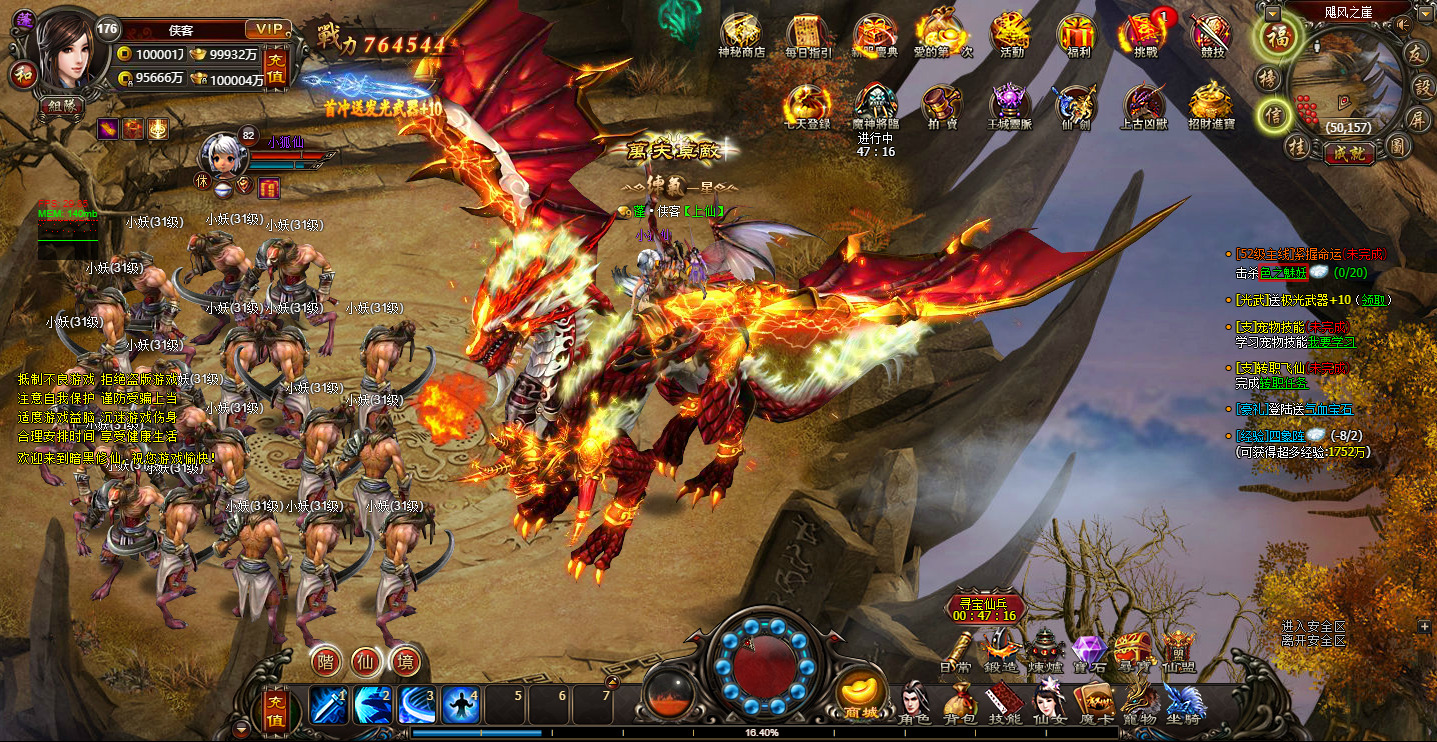Image resolution: width=1437 pixels, height=742 pixels.
Task: Open the 背包 bag inventory
Action: coord(958,702)
